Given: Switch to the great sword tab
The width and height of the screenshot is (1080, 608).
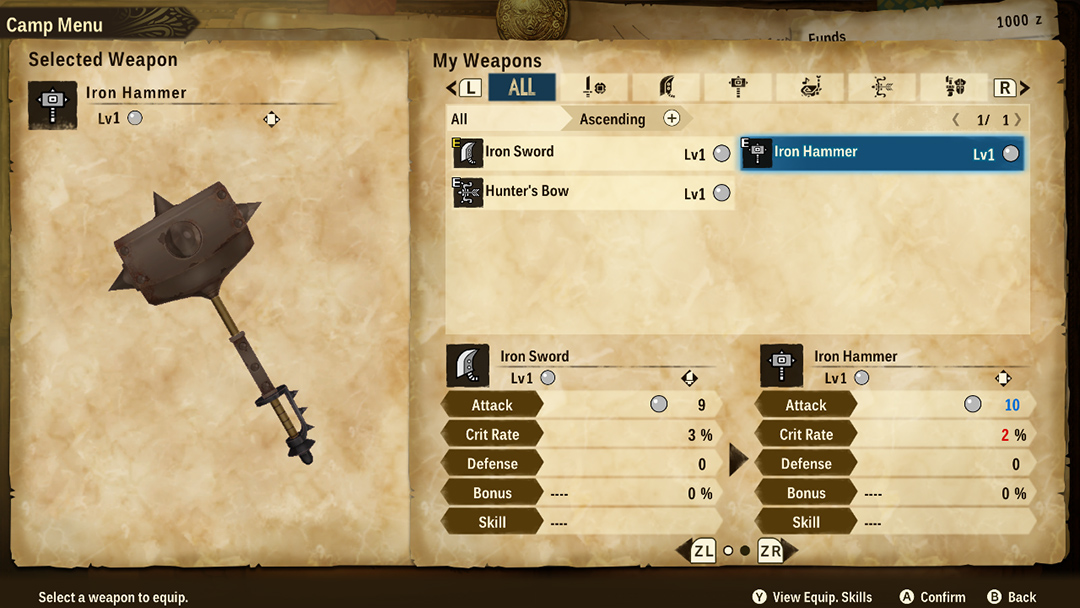Looking at the screenshot, I should [666, 87].
